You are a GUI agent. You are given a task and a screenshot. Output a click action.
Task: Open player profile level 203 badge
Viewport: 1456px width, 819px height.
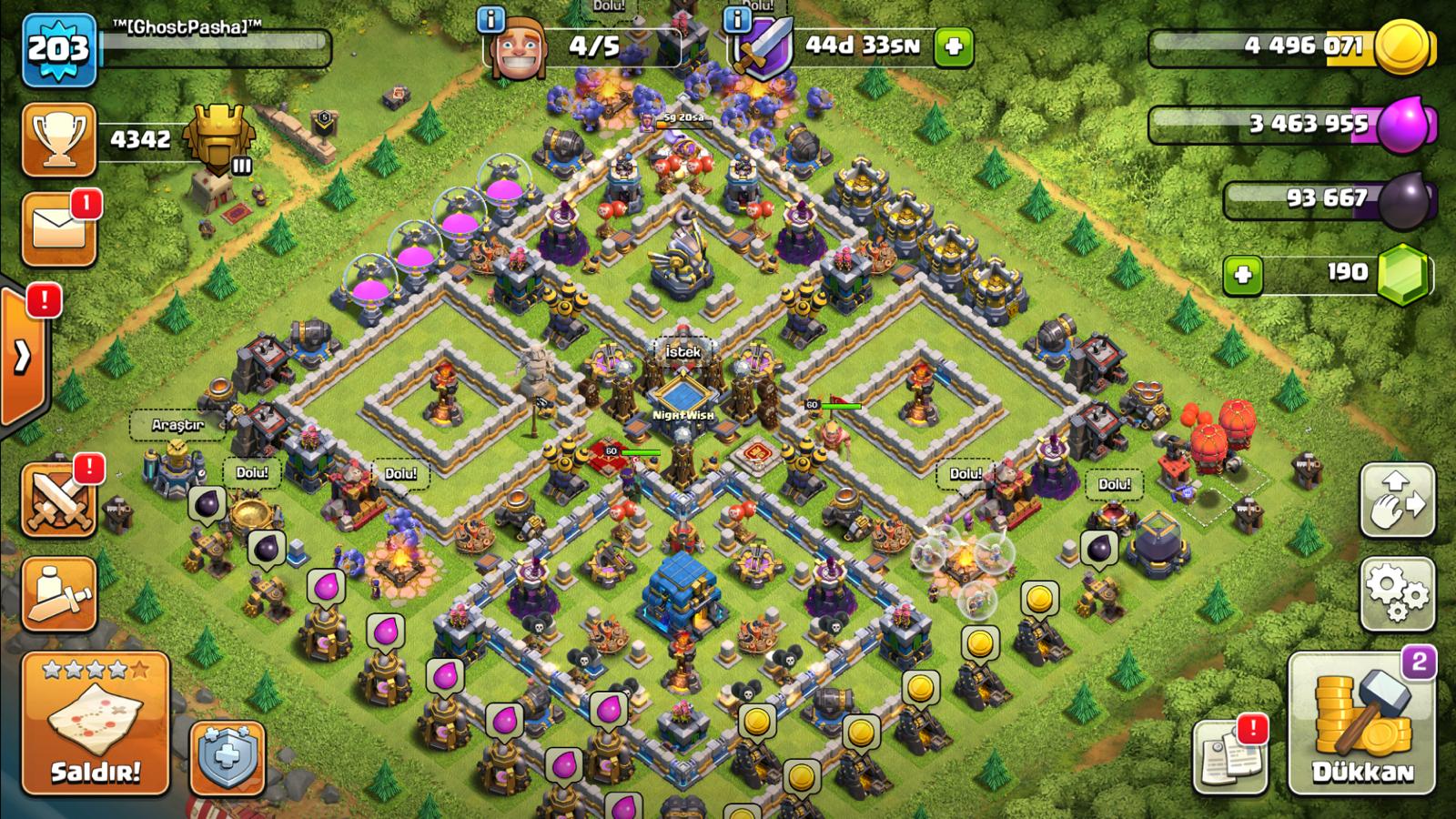coord(59,50)
